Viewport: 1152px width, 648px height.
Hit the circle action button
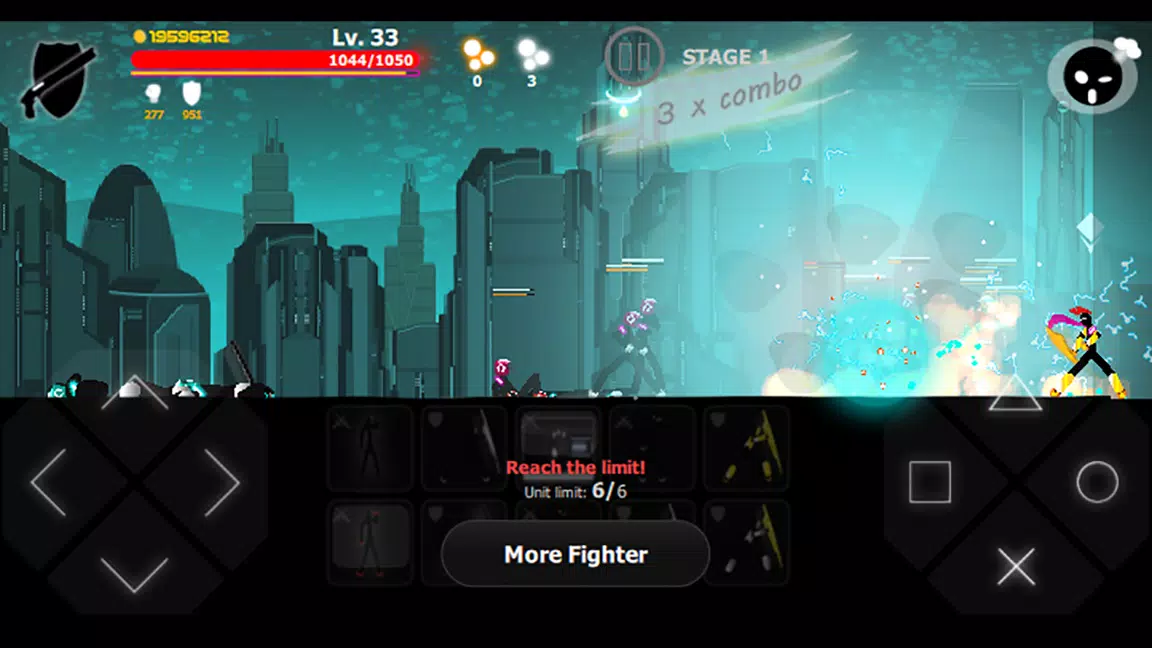pos(1097,482)
